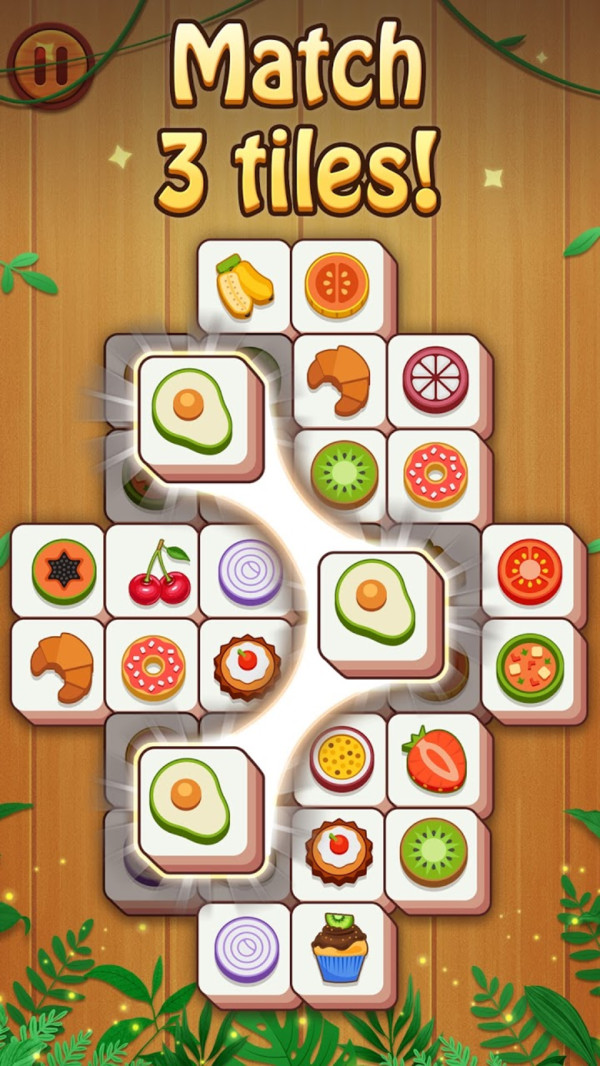Select the banana tile
The height and width of the screenshot is (1066, 600).
coord(244,284)
